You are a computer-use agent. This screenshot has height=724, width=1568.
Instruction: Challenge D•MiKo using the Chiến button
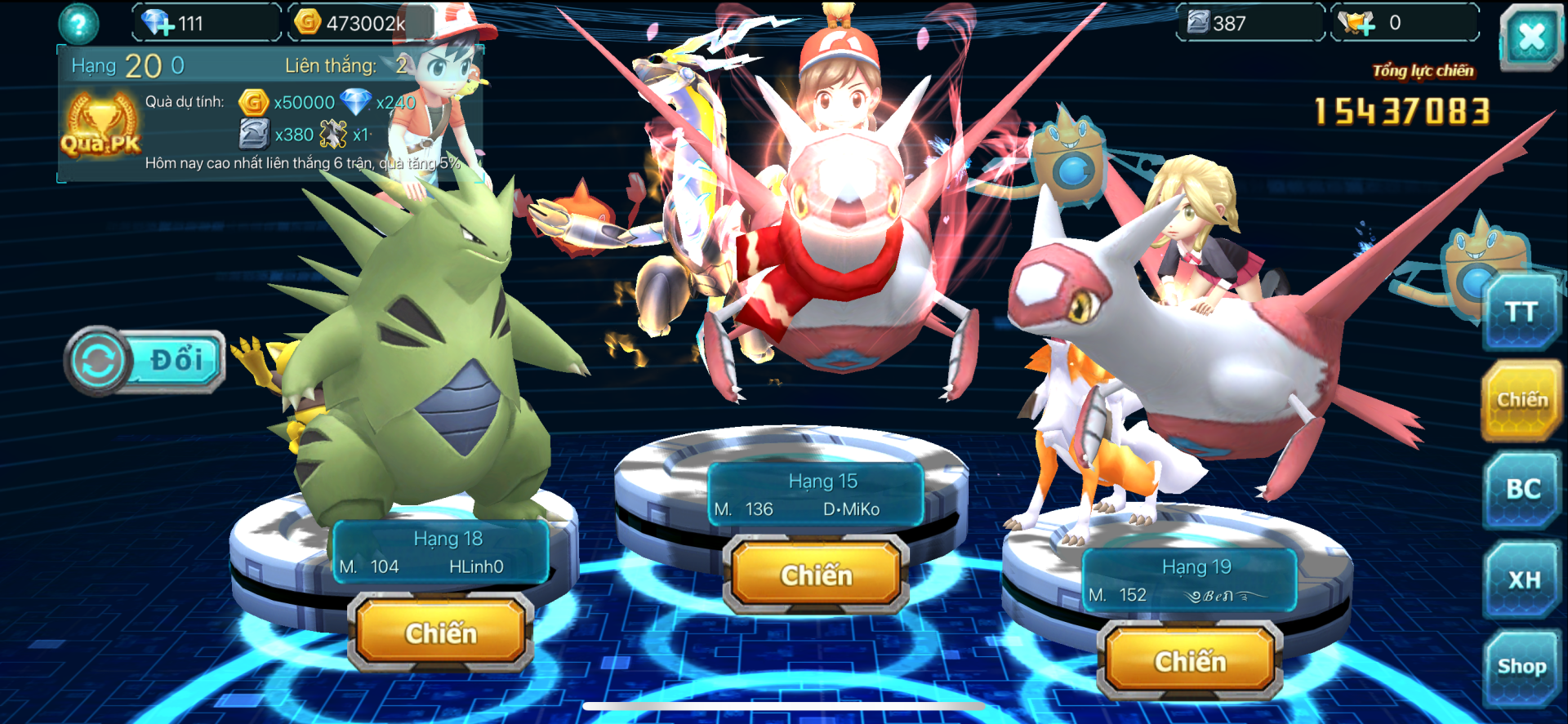click(x=816, y=575)
